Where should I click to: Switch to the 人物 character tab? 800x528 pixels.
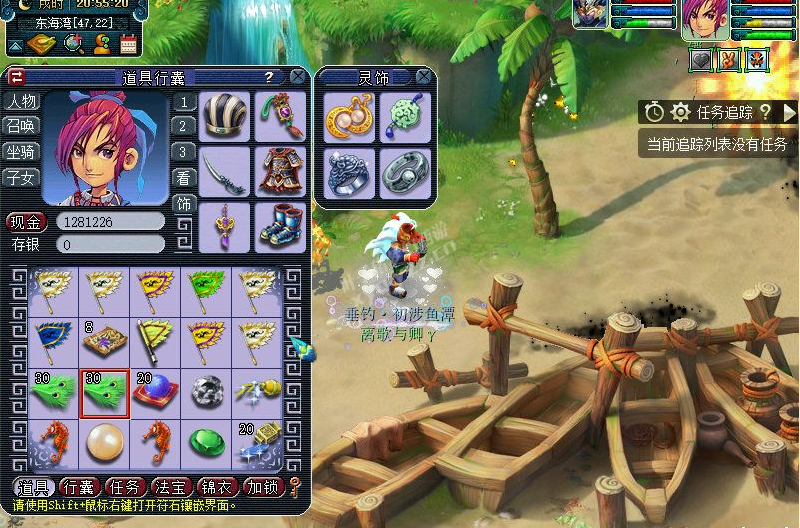coord(21,101)
